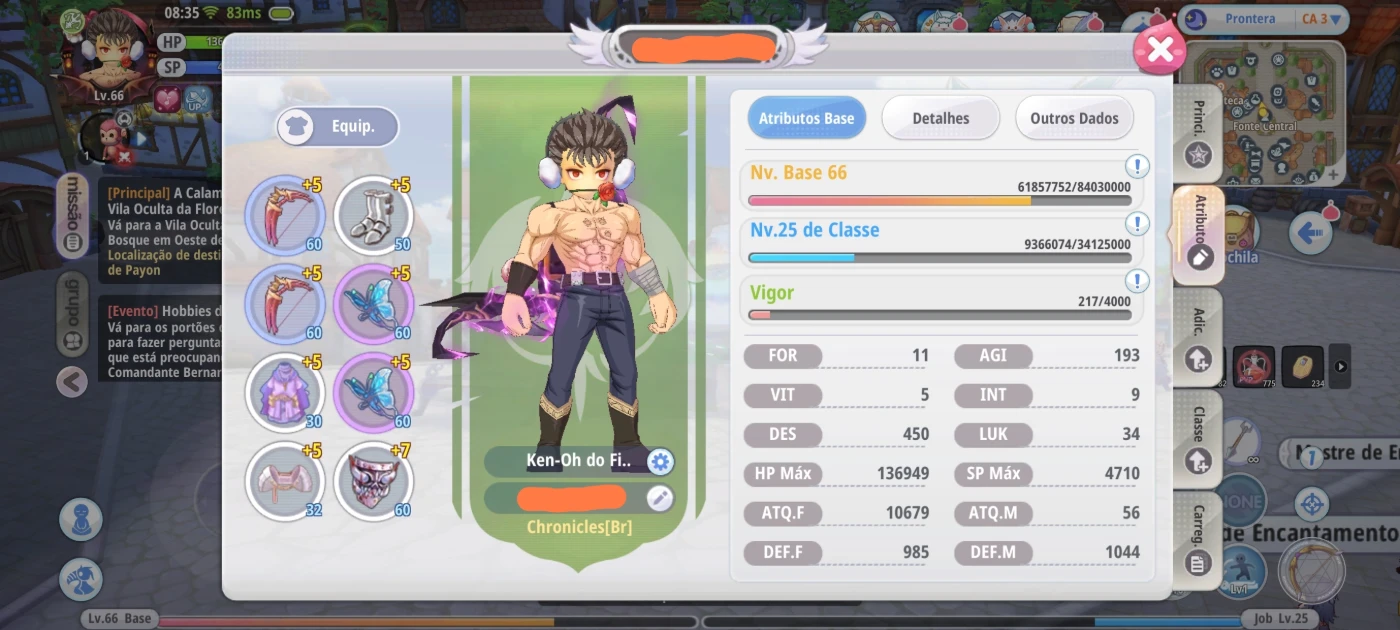Open the character name settings gear
This screenshot has width=1400, height=630.
coord(660,461)
